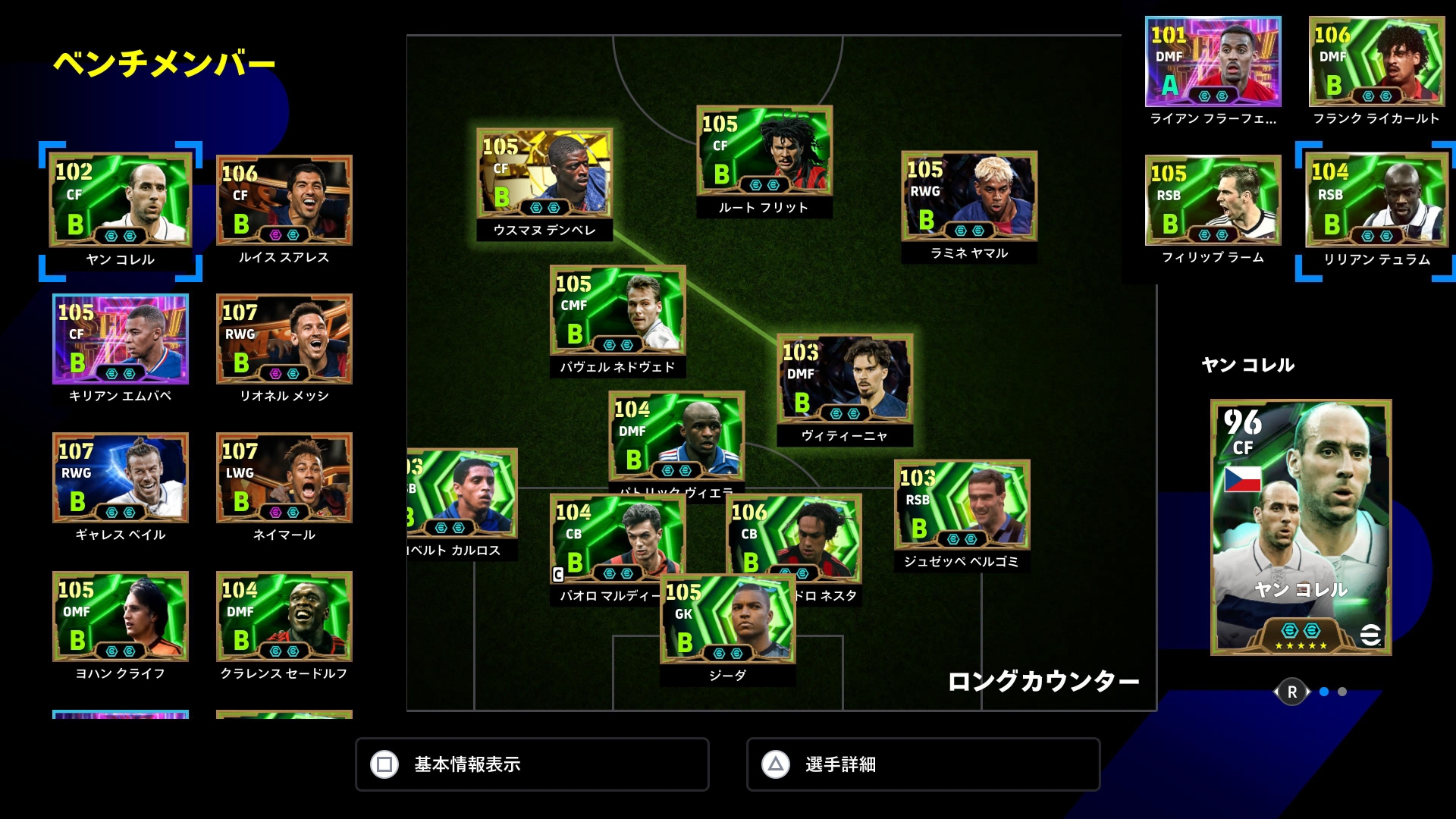Select Ousmane Dembélé on the pitch

(x=544, y=174)
